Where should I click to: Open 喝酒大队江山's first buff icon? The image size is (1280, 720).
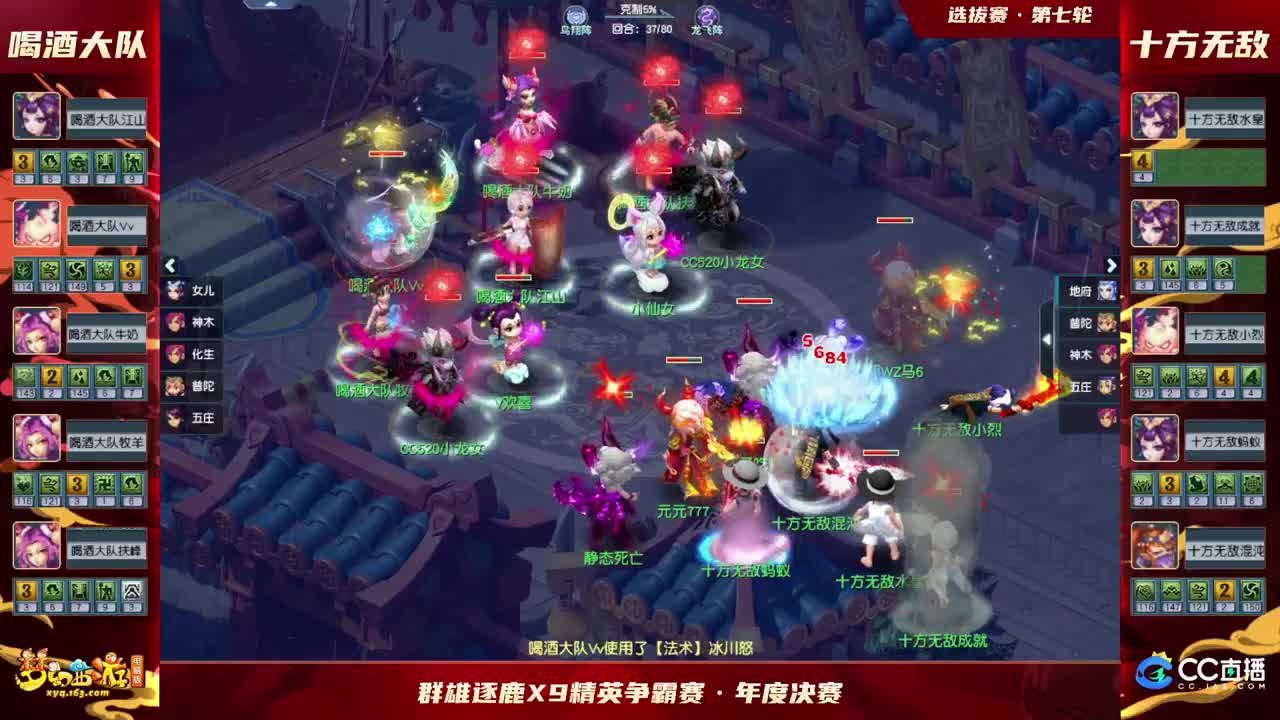[x=22, y=162]
